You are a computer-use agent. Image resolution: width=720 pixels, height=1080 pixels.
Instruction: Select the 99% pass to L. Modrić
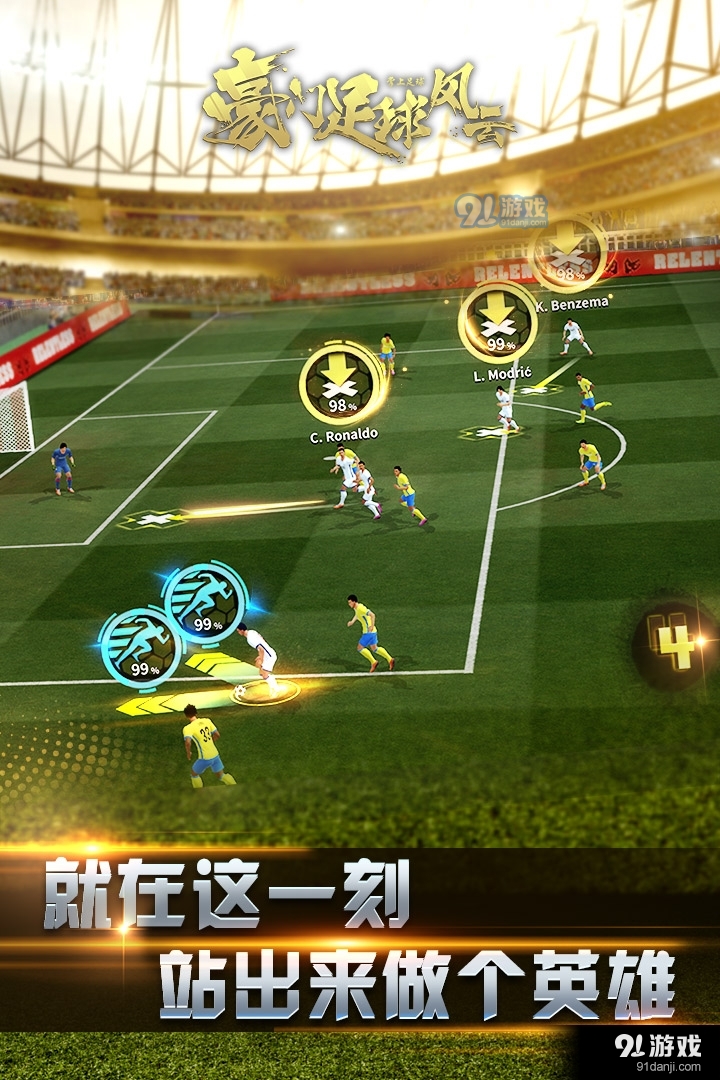point(497,321)
